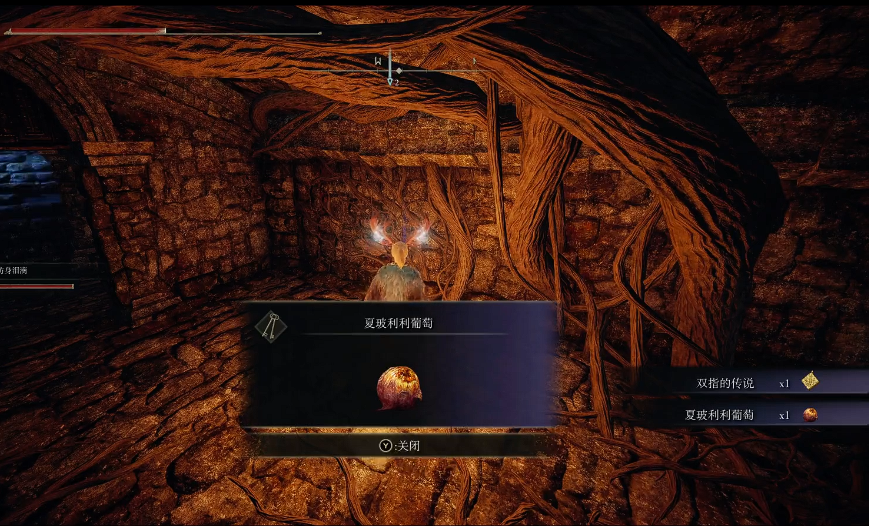Select the 双指的传说 pickup log row
Image resolution: width=869 pixels, height=526 pixels.
pos(750,382)
